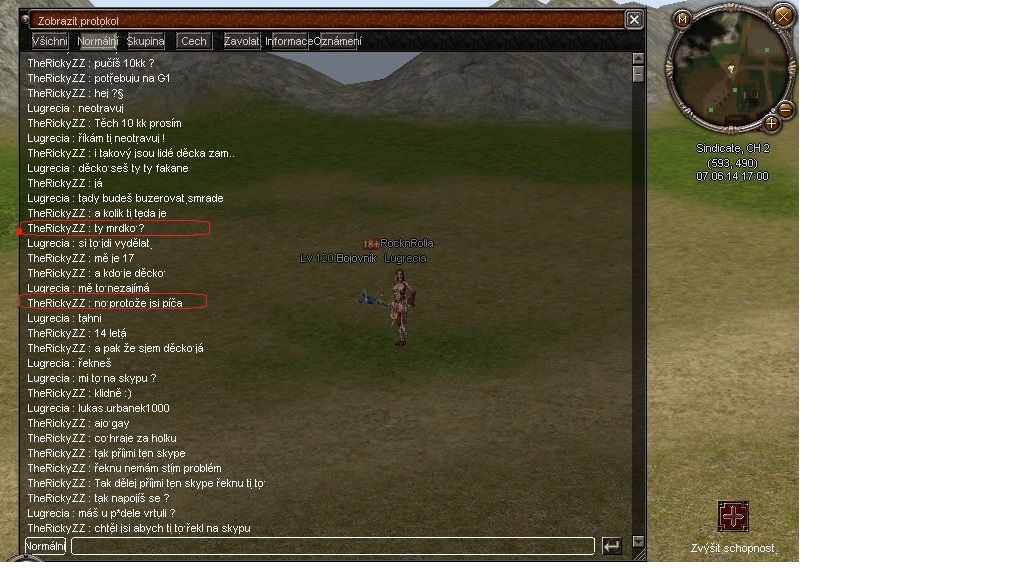Open the full map with the M button

click(682, 18)
